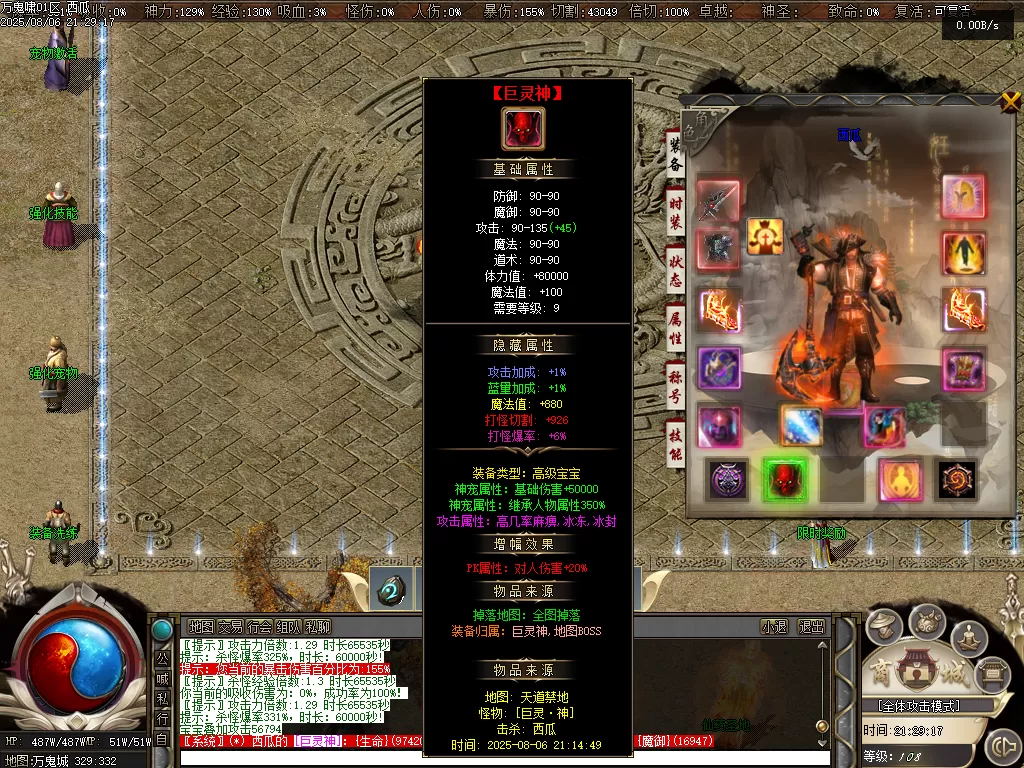Click the 交易 (trade) button
Image resolution: width=1024 pixels, height=768 pixels.
click(230, 627)
